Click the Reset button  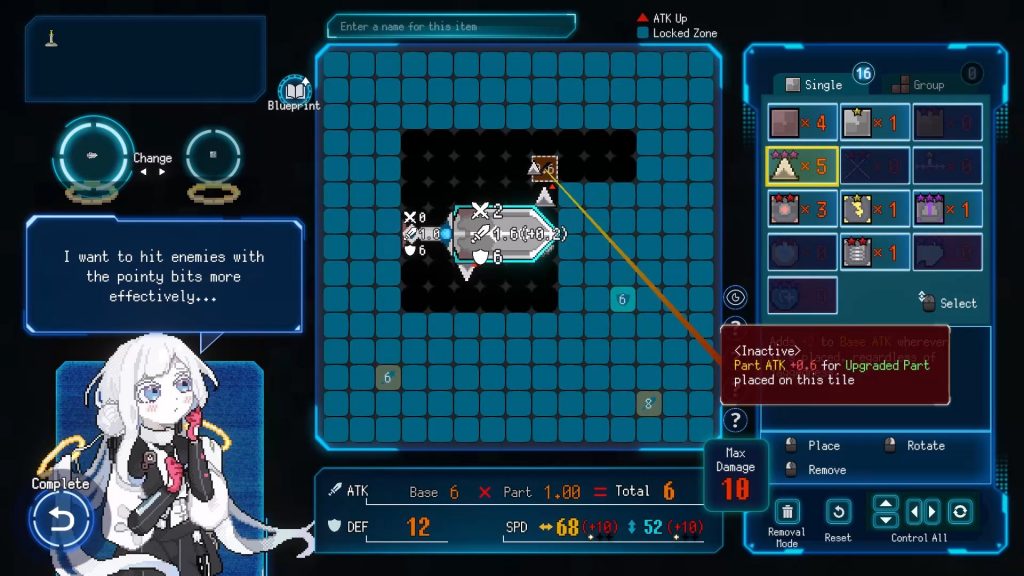tap(838, 512)
